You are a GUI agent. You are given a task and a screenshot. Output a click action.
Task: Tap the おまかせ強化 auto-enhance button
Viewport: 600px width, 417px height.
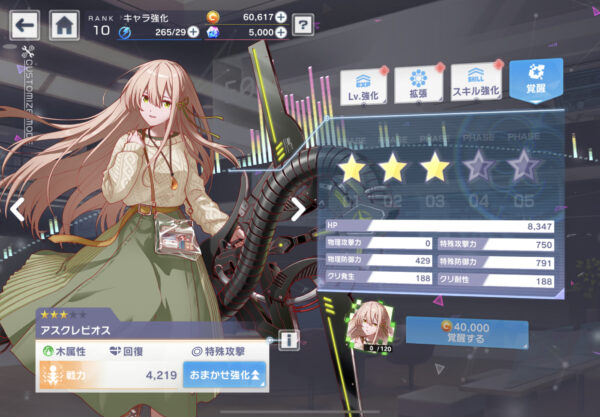point(223,375)
